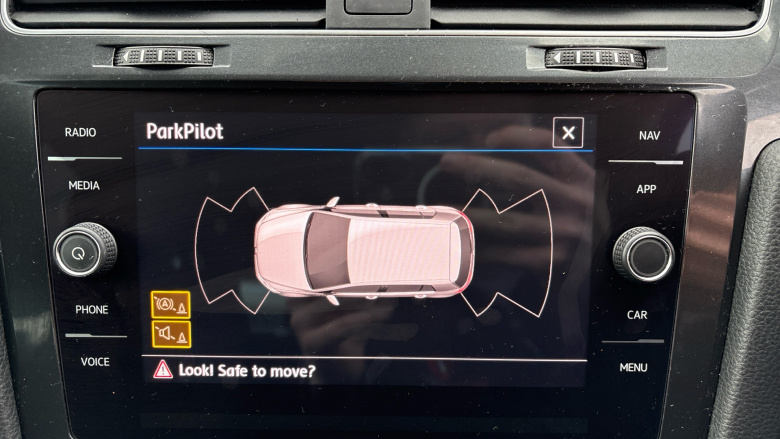Close the ParkPilot screen with the X
The width and height of the screenshot is (780, 439).
pyautogui.click(x=568, y=132)
